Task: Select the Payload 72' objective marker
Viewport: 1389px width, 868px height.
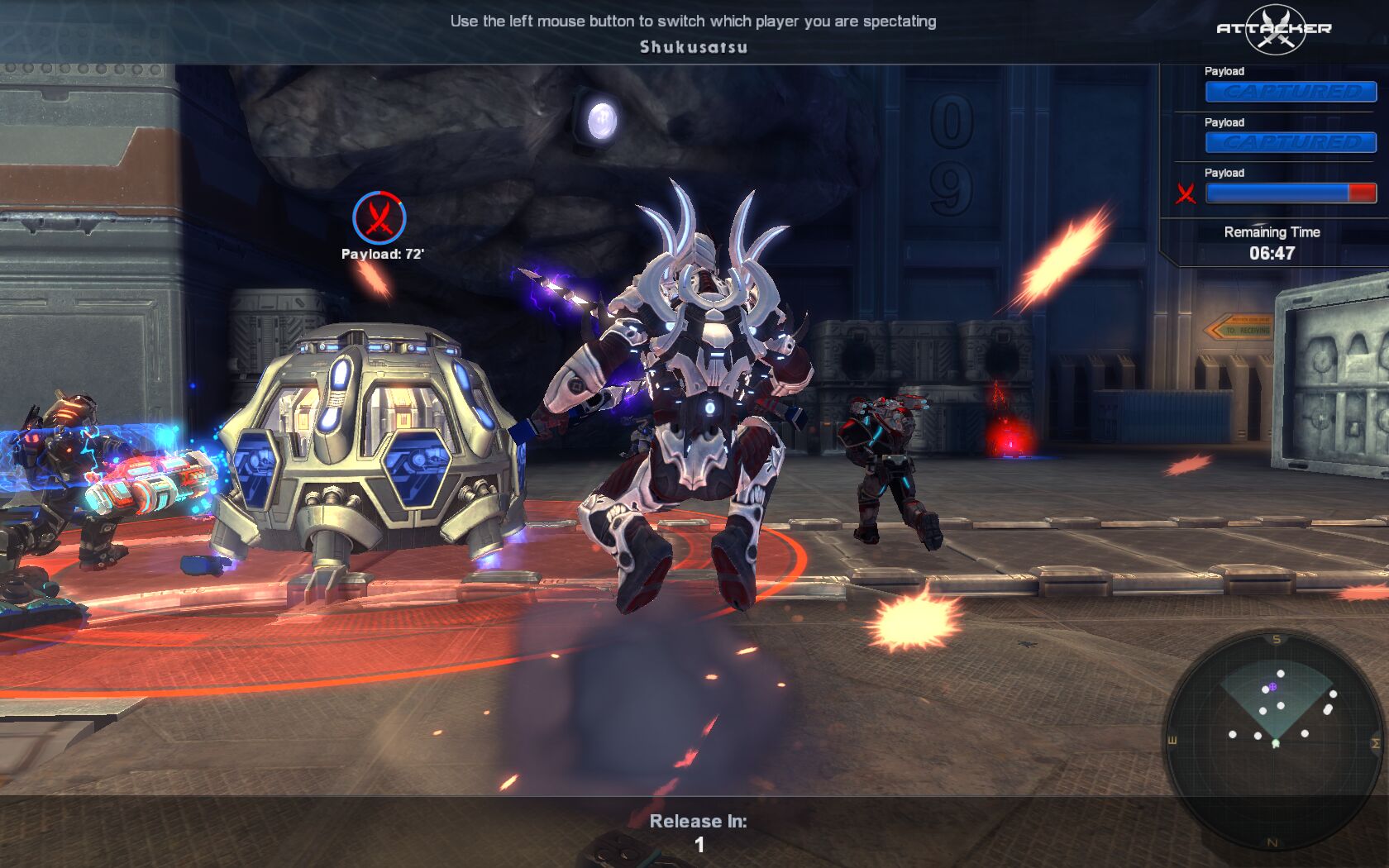Action: tap(379, 218)
